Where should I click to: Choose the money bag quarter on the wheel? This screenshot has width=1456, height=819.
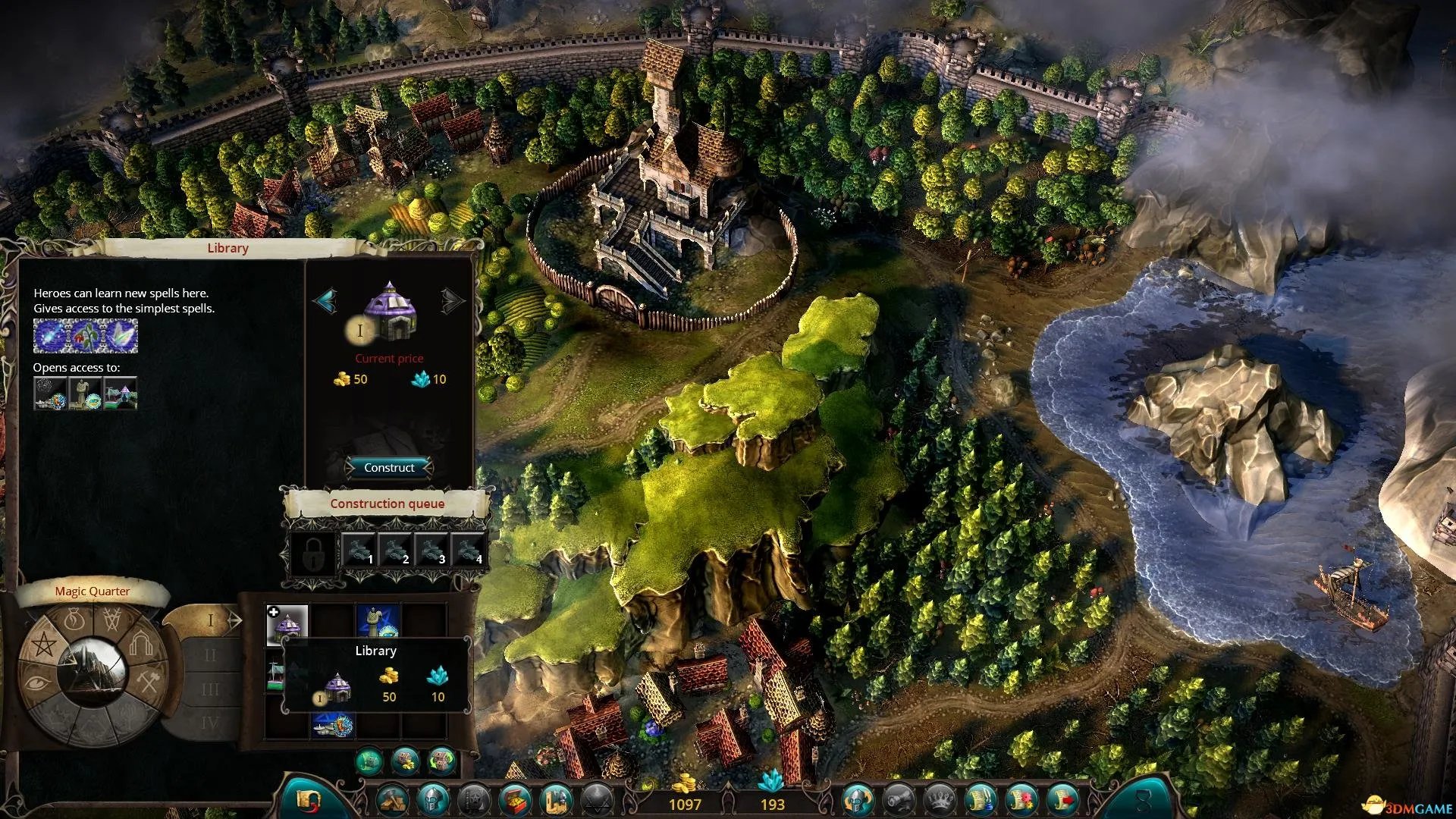(x=73, y=621)
